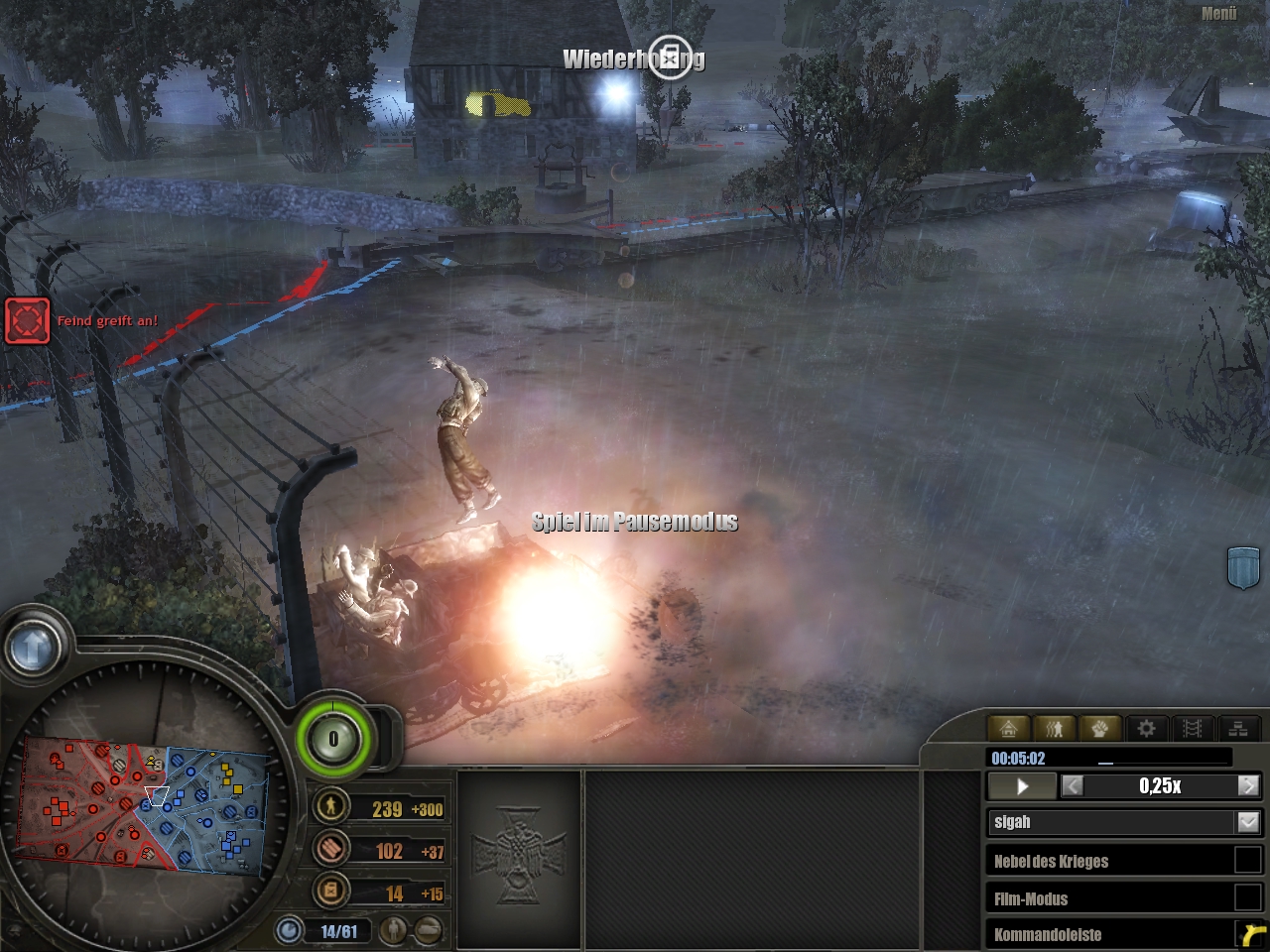Decrease replay speed with left arrow
1270x952 pixels.
click(1073, 786)
